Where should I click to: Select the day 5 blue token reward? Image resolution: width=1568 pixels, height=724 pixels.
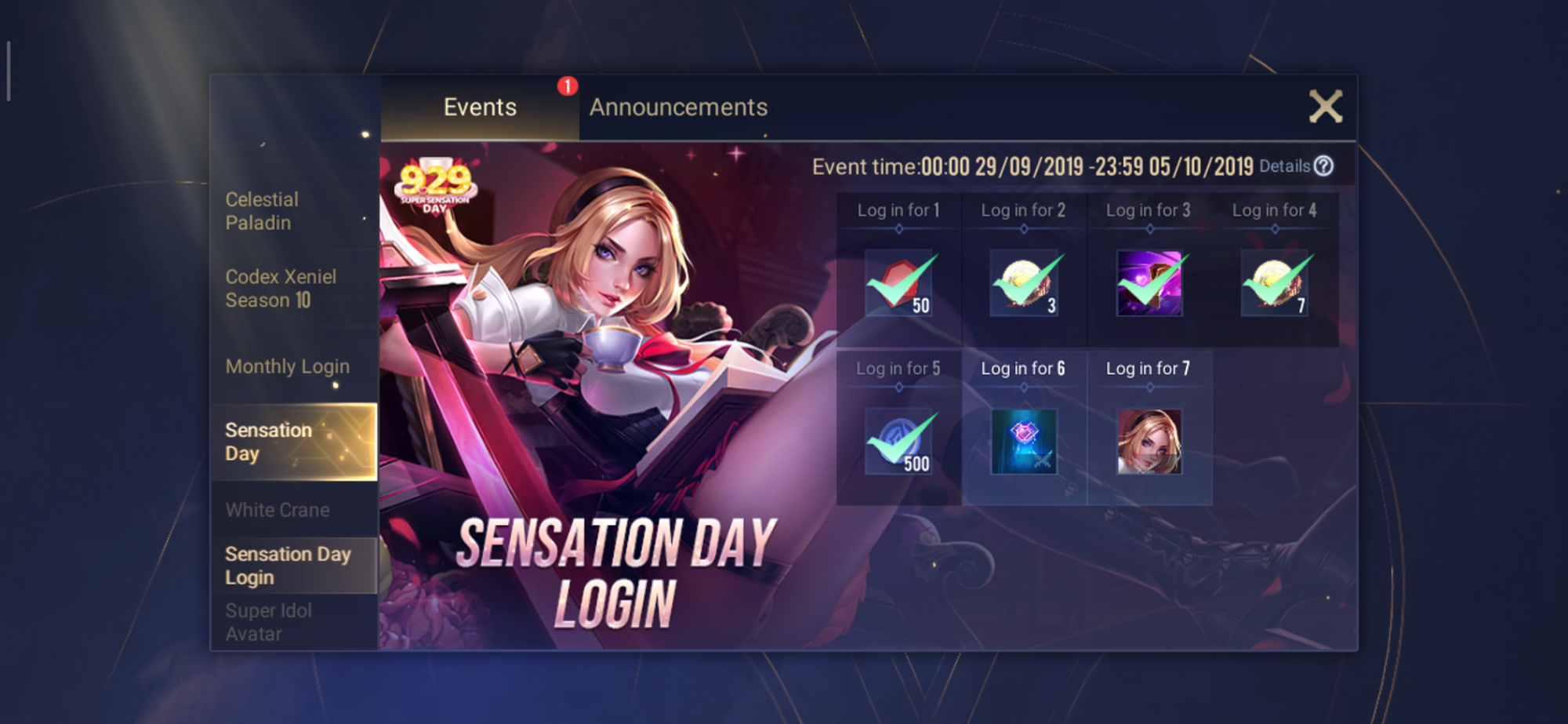point(898,442)
